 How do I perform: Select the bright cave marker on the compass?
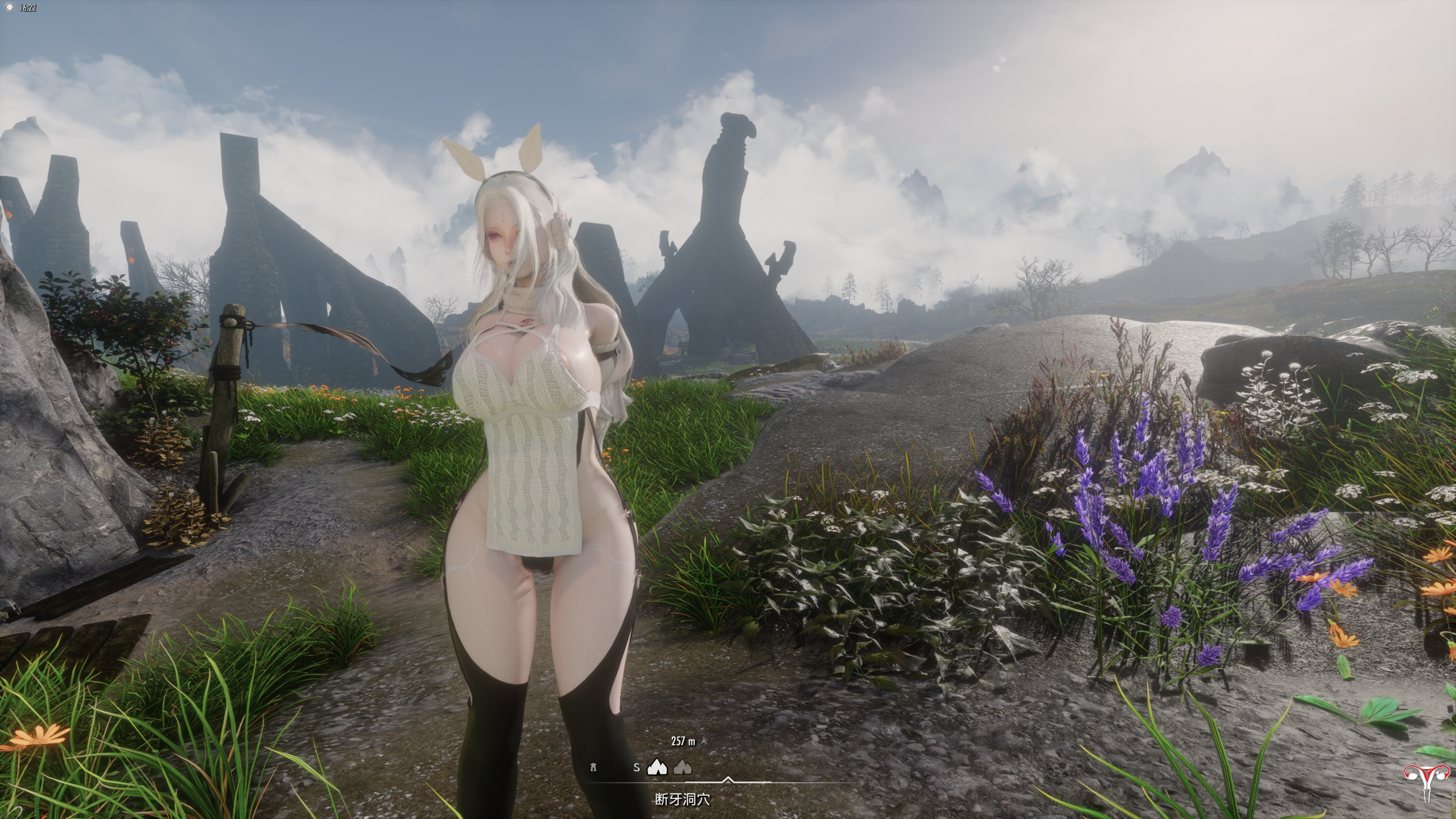(657, 767)
